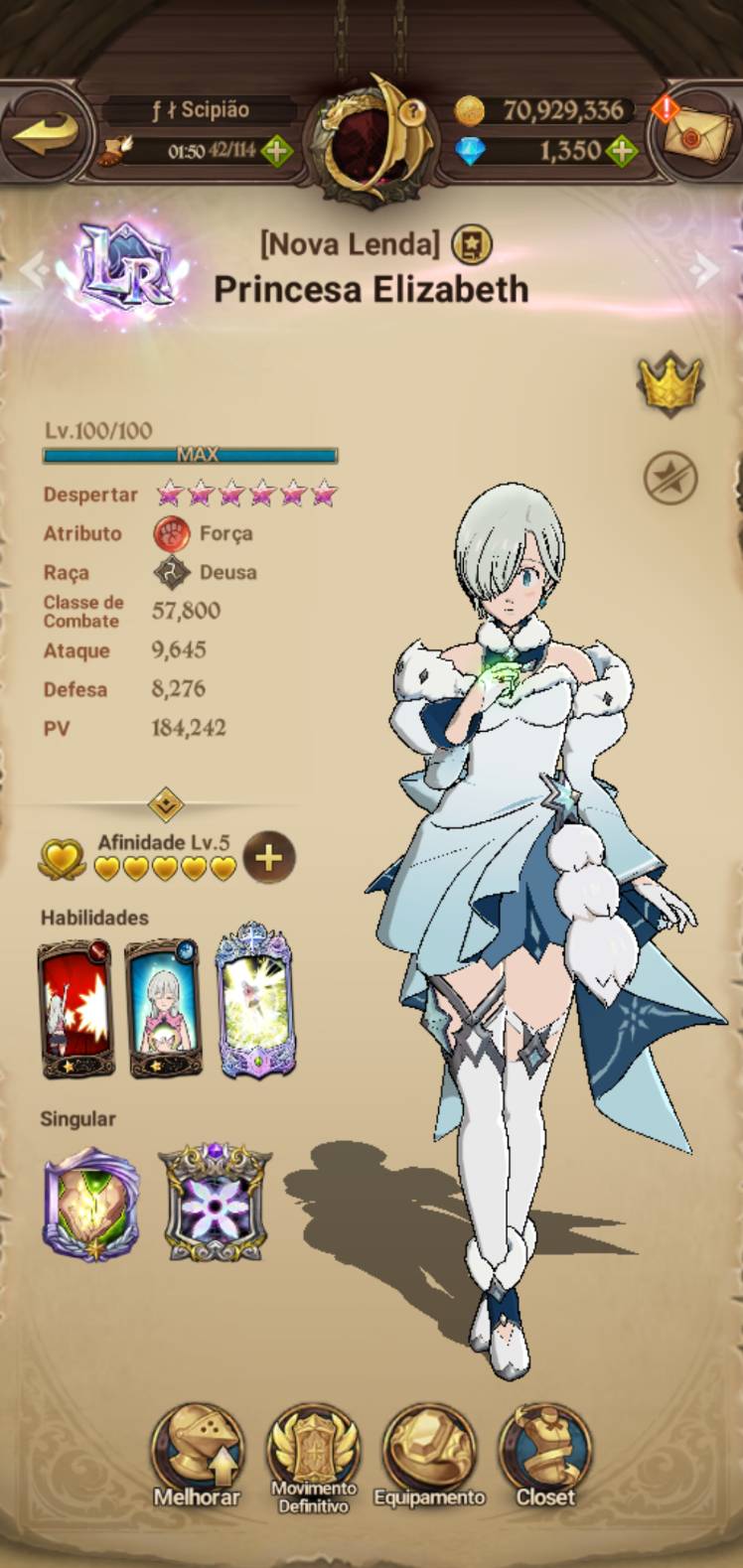Open the mailbox envelope icon
This screenshot has height=1568, width=743.
click(698, 134)
